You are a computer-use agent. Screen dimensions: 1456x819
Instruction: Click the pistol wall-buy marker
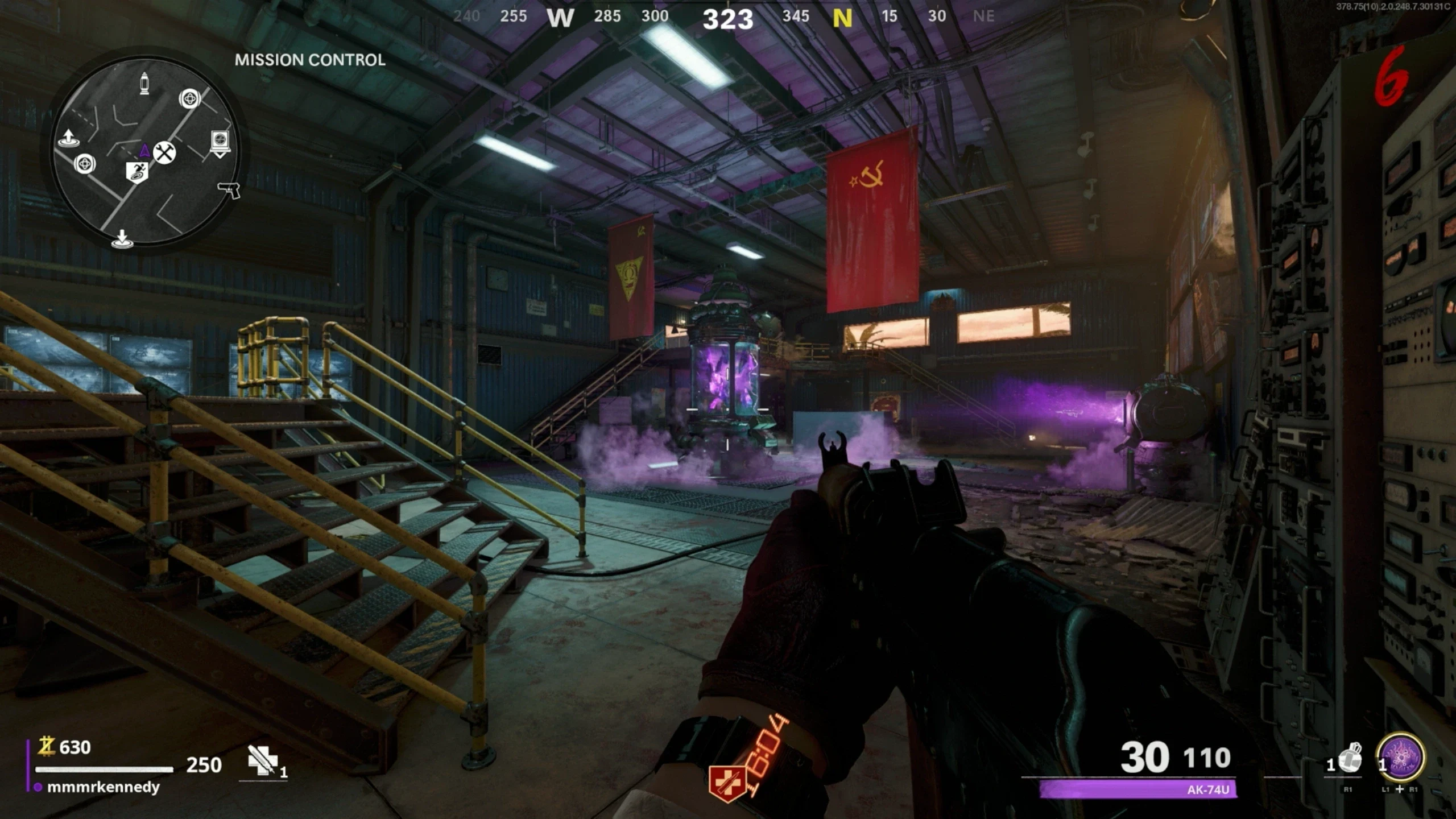pyautogui.click(x=229, y=189)
